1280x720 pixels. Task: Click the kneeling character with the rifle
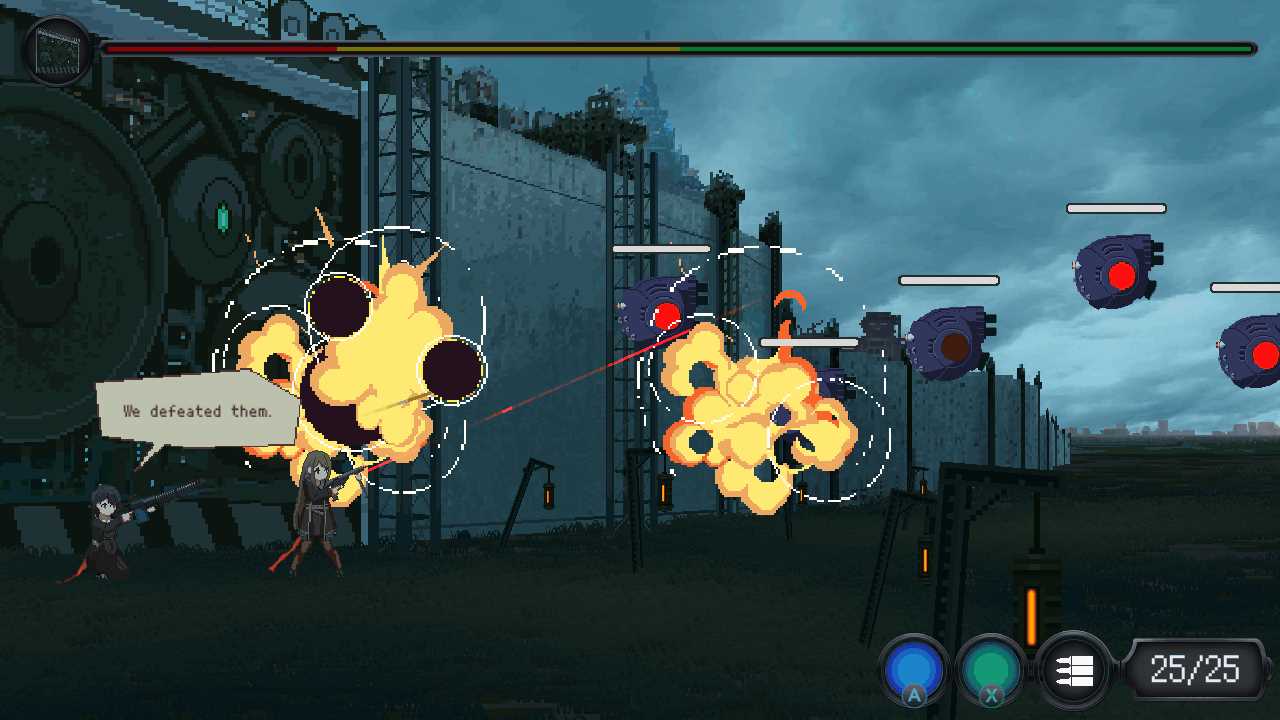click(105, 525)
